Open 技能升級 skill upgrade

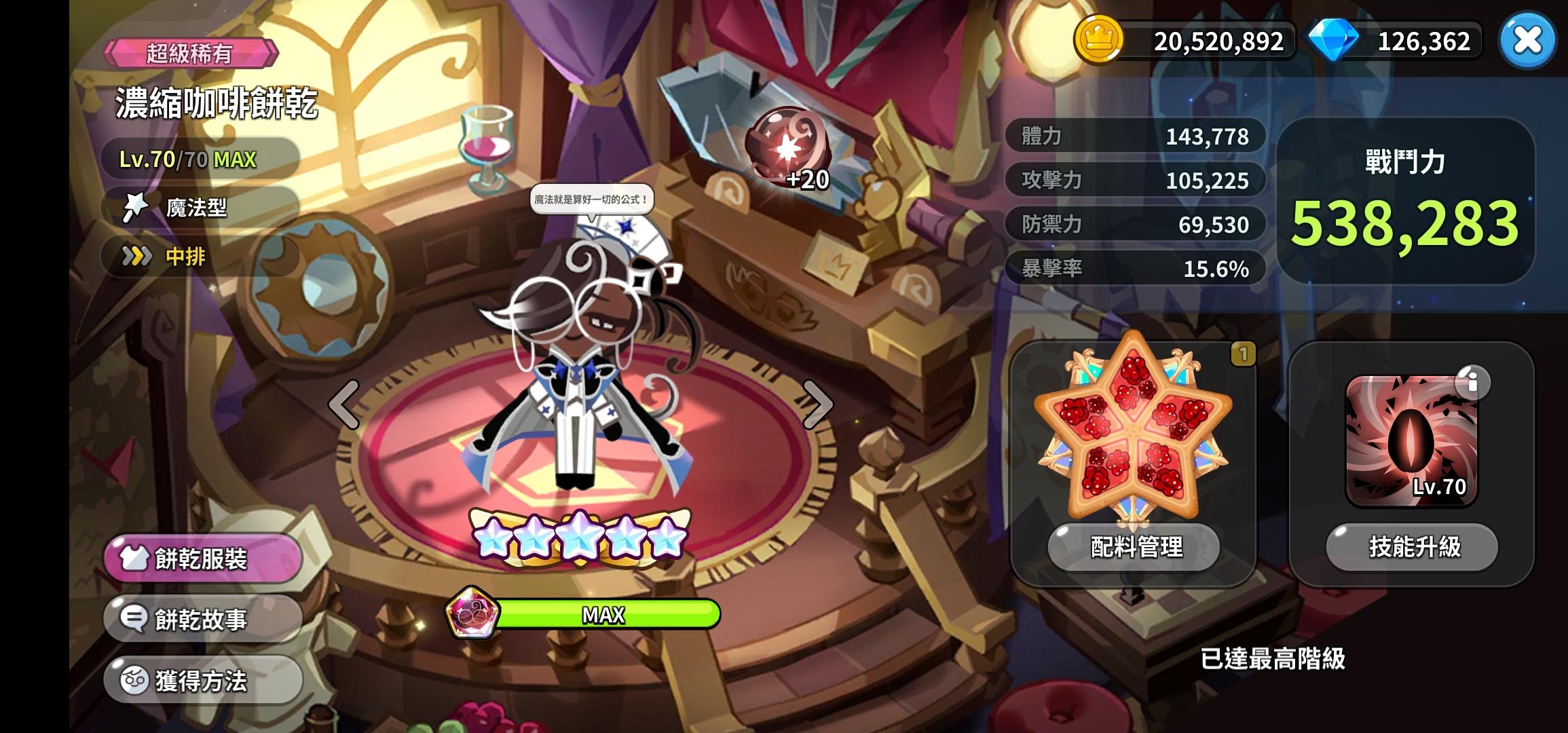[x=1413, y=547]
